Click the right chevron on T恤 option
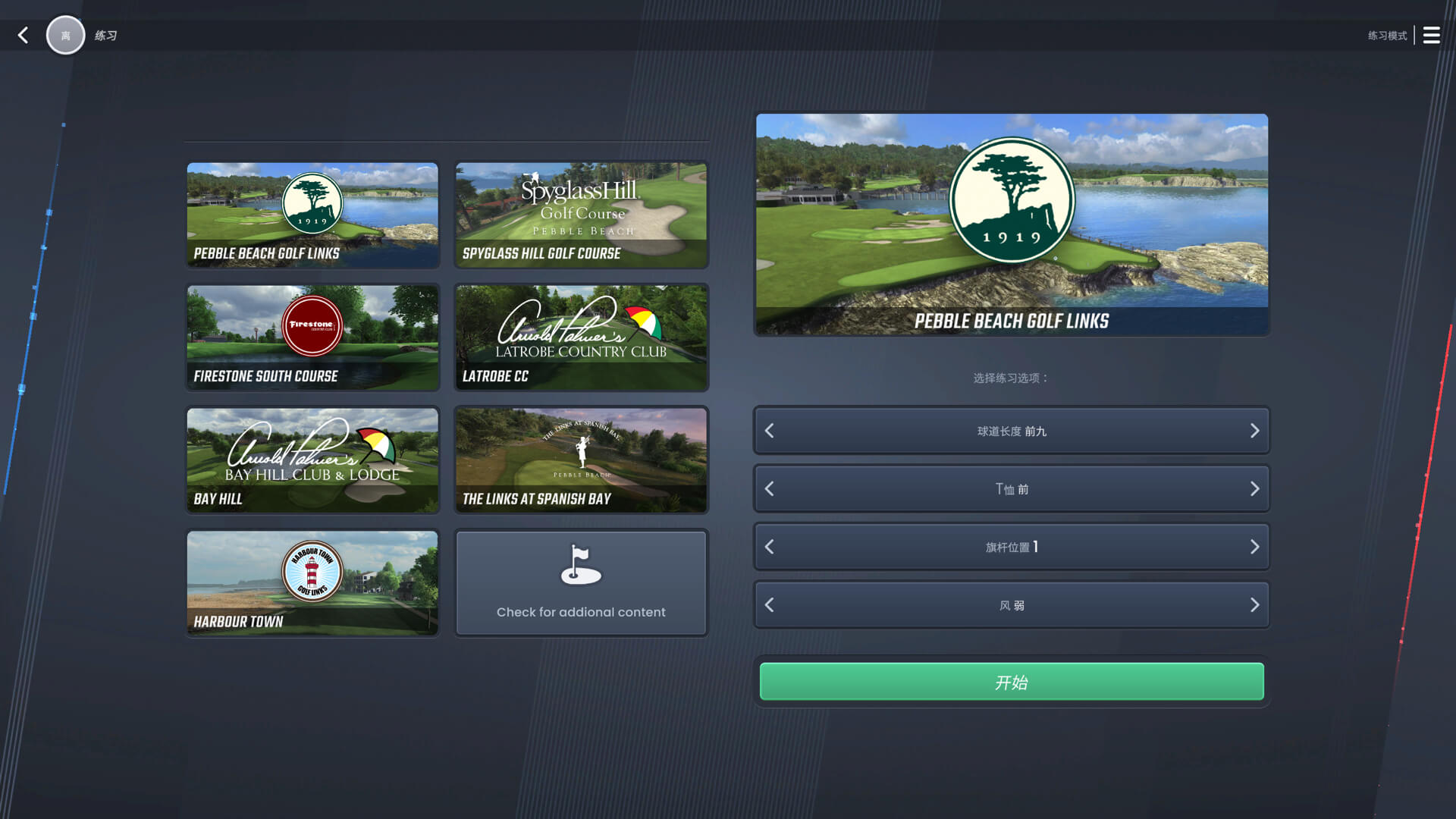1456x819 pixels. tap(1254, 489)
